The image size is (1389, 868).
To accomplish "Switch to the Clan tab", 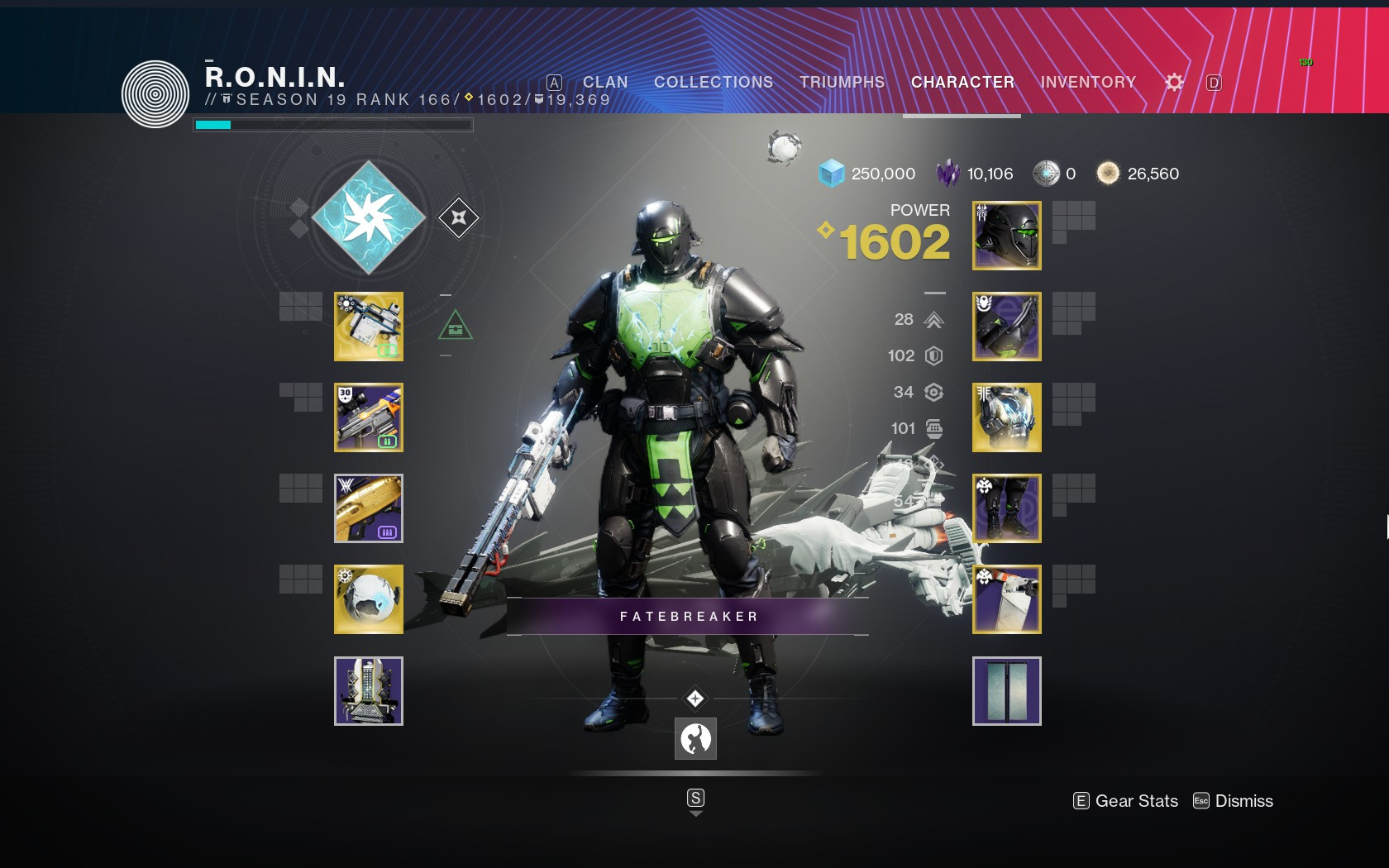I will coord(605,83).
